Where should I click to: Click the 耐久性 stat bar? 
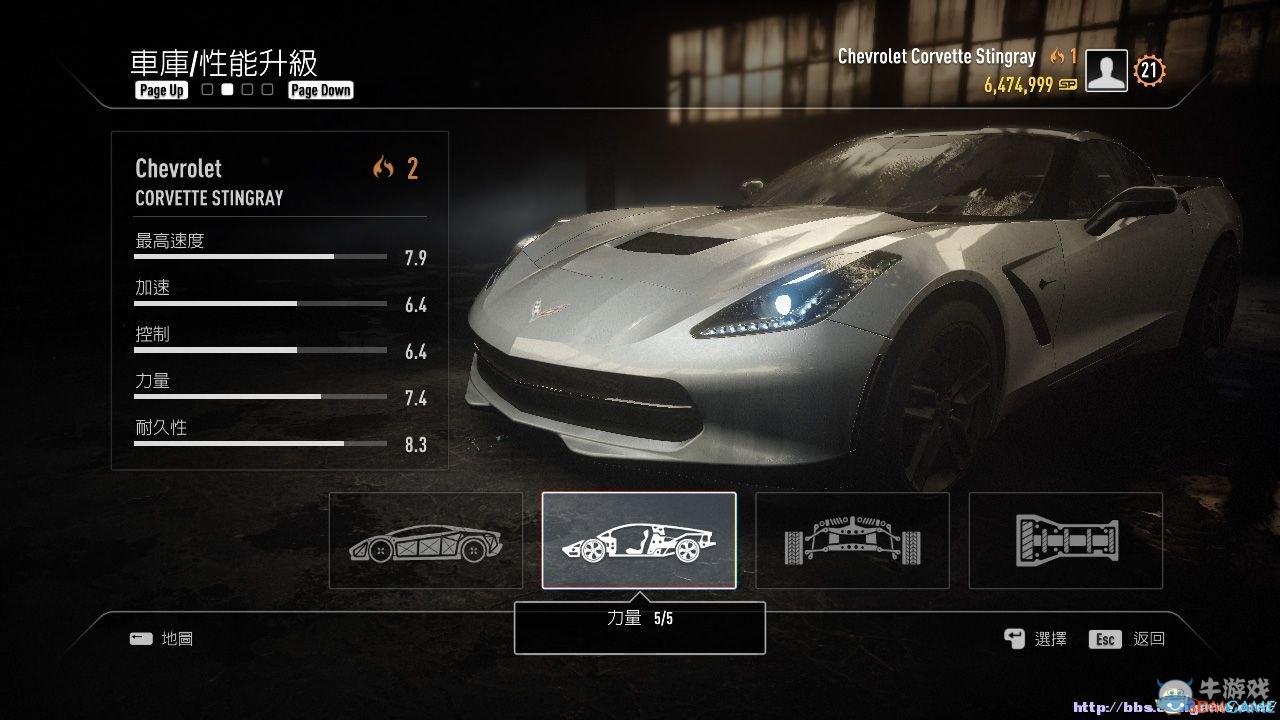(x=260, y=443)
